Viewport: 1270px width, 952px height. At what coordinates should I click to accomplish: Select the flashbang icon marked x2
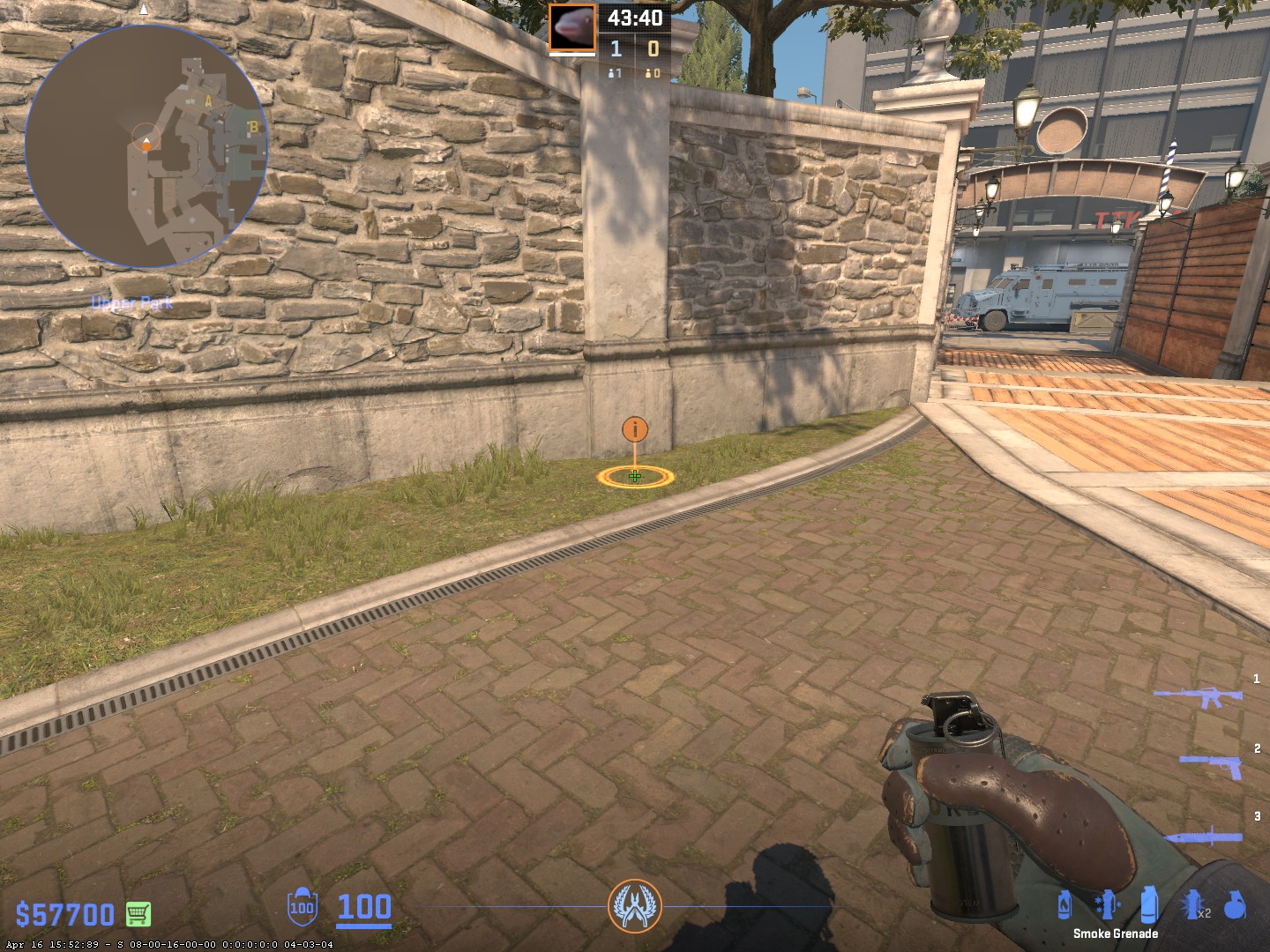pos(1194,904)
